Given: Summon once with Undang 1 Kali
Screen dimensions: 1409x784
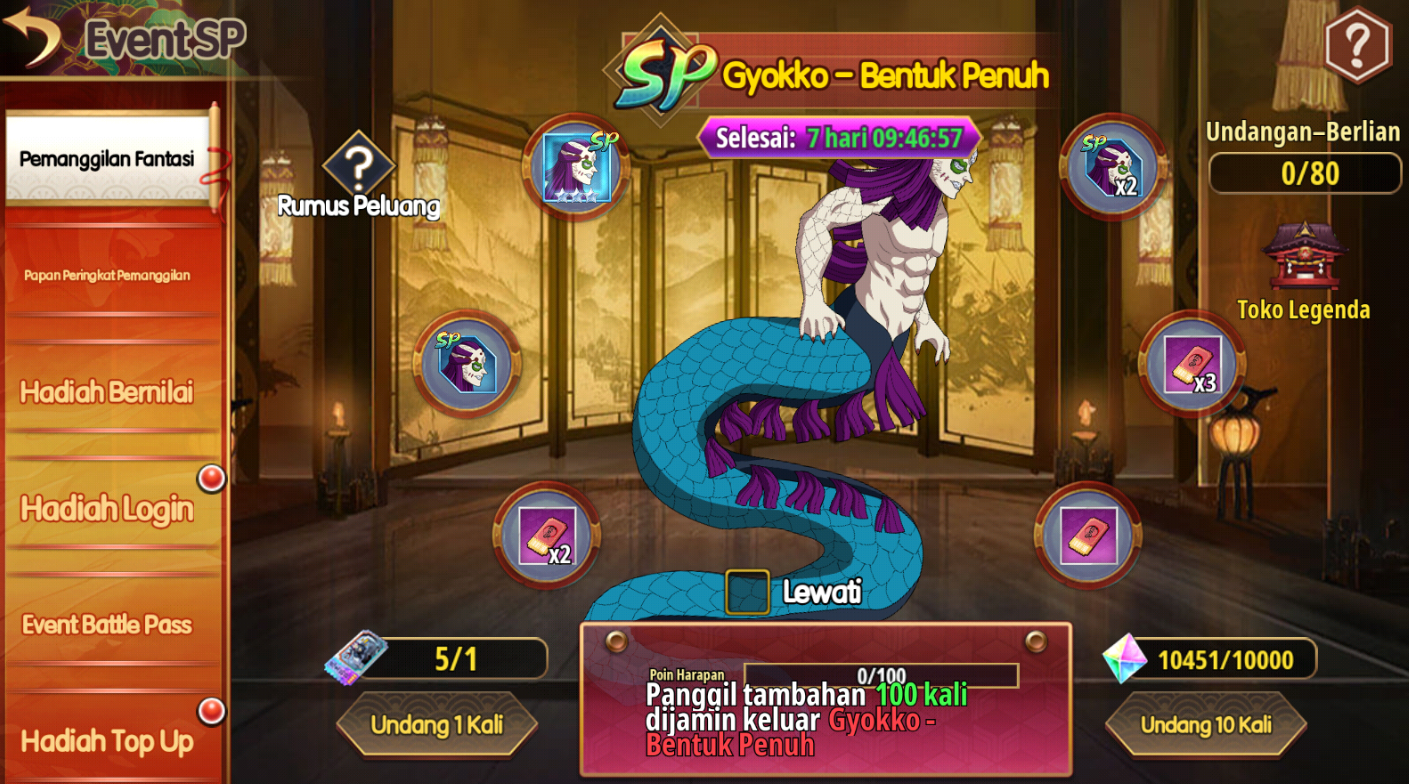Looking at the screenshot, I should [x=437, y=724].
